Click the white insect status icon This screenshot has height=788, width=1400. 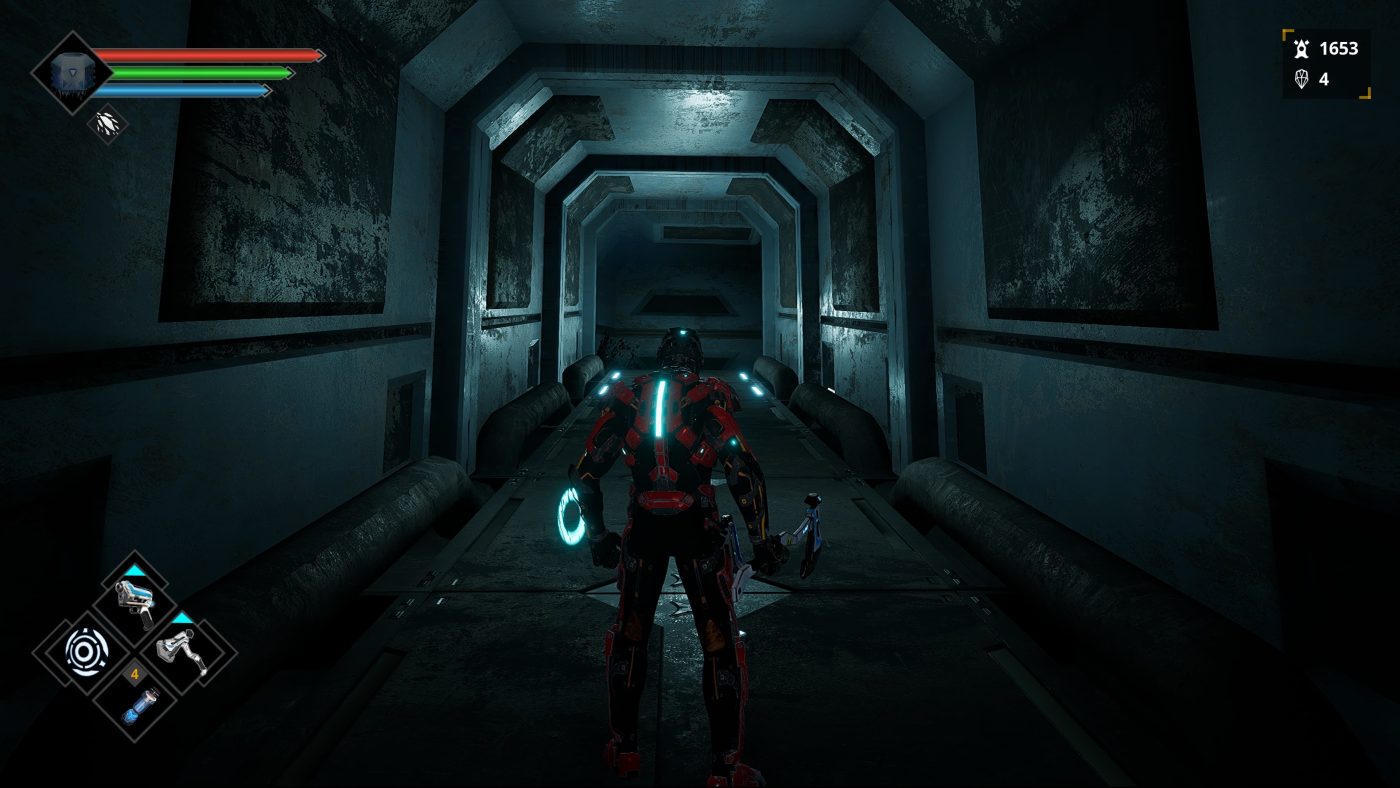(106, 123)
